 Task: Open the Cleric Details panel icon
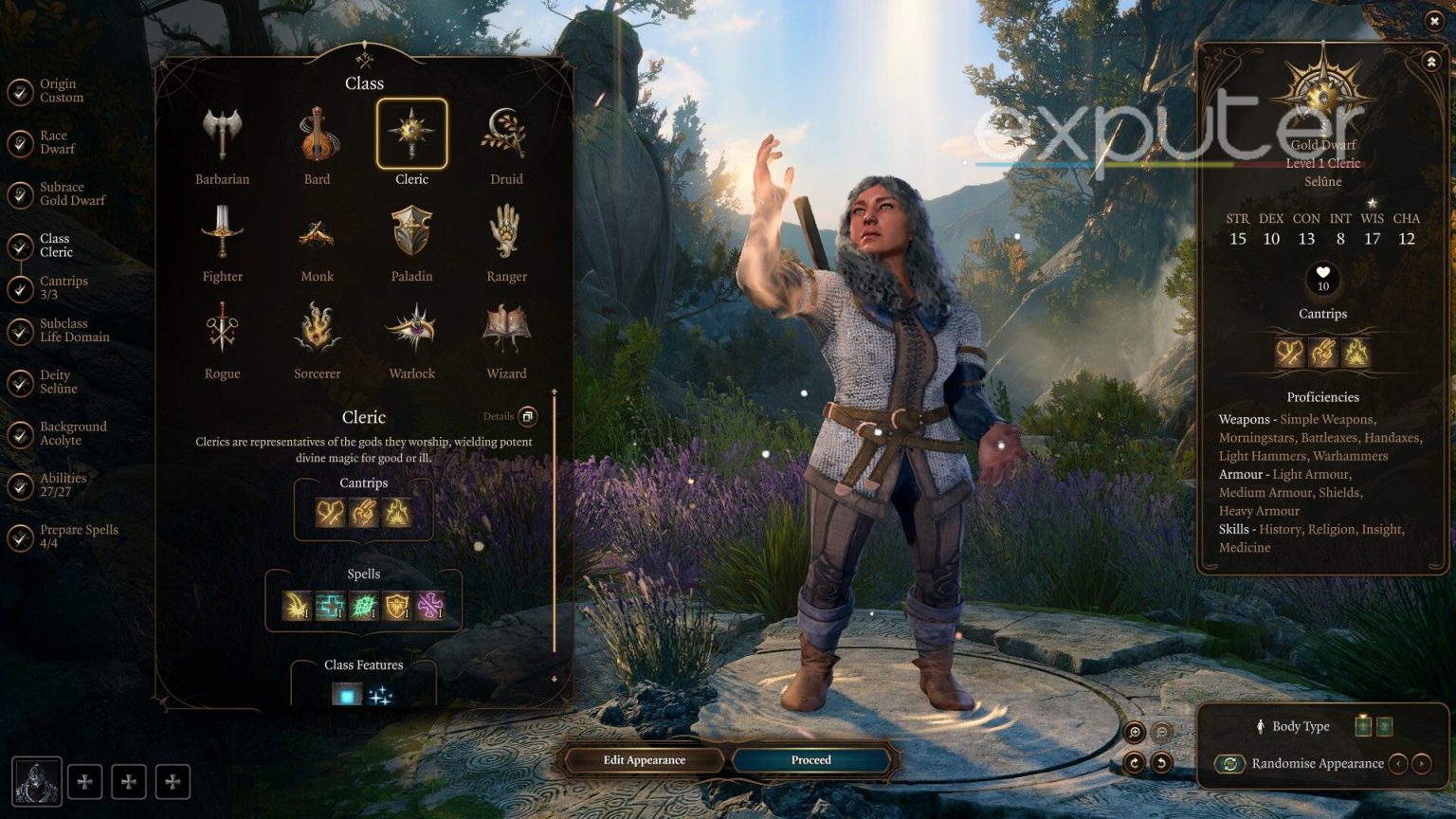coord(528,416)
